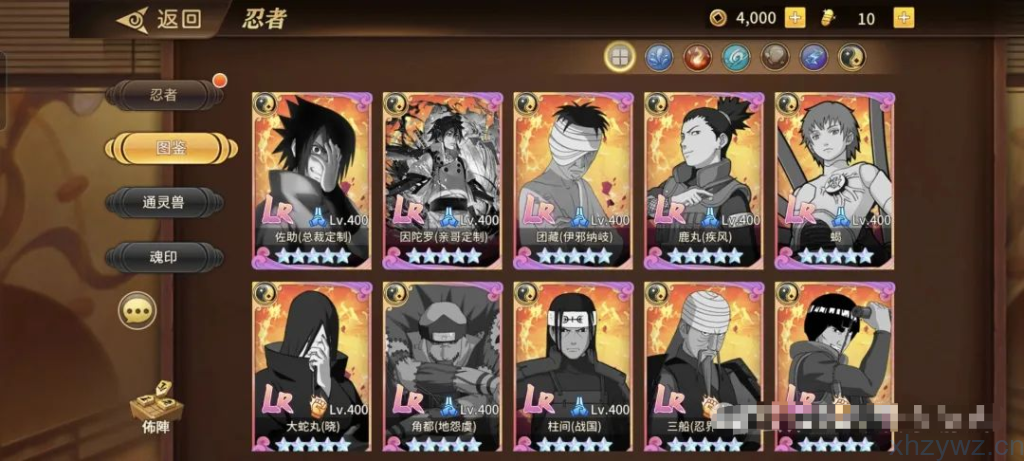This screenshot has width=1024, height=461.
Task: Open the 通灵兽 tab
Action: click(164, 203)
